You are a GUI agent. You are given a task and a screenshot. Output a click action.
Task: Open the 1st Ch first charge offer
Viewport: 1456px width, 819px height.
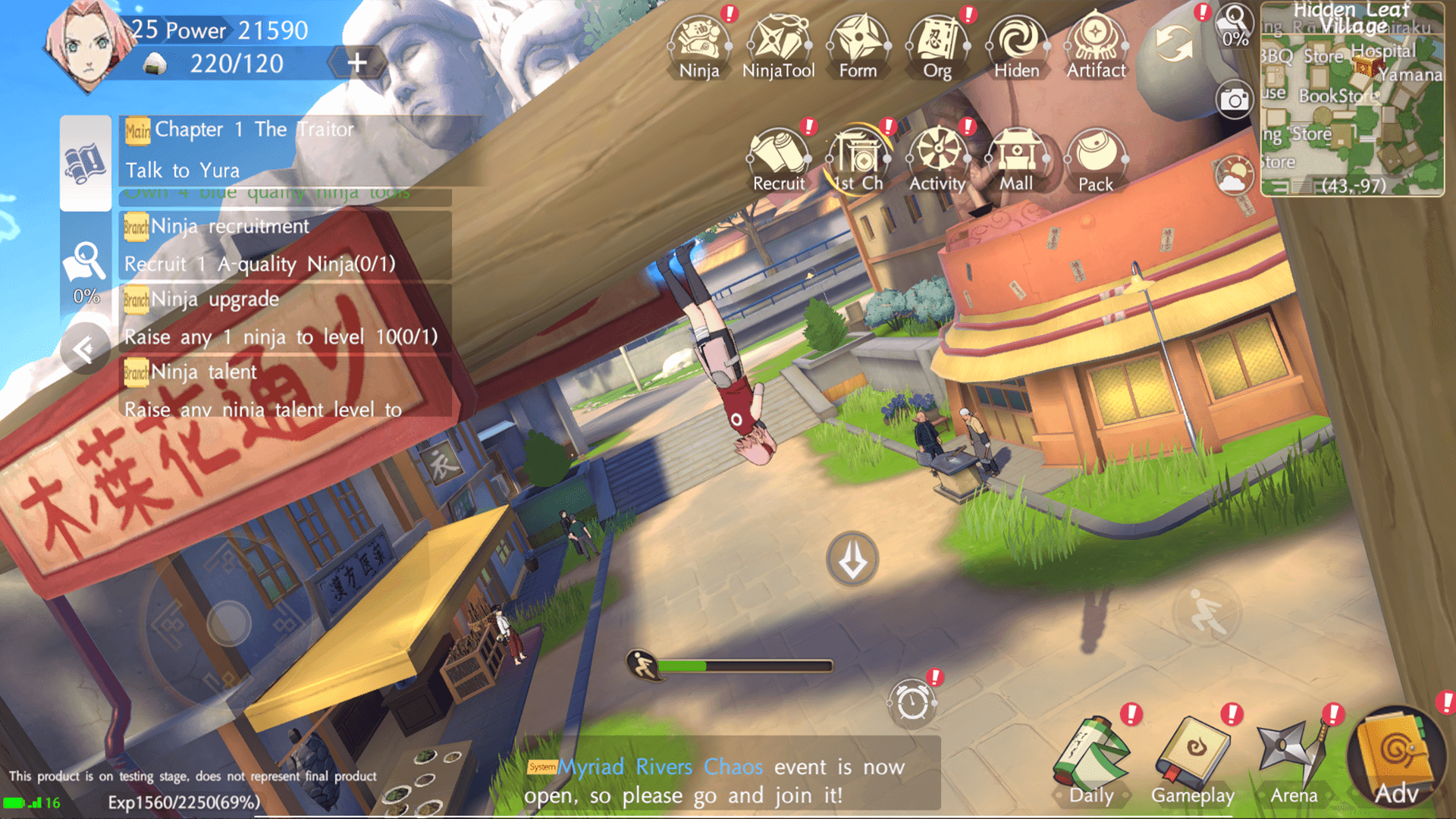coord(858,159)
